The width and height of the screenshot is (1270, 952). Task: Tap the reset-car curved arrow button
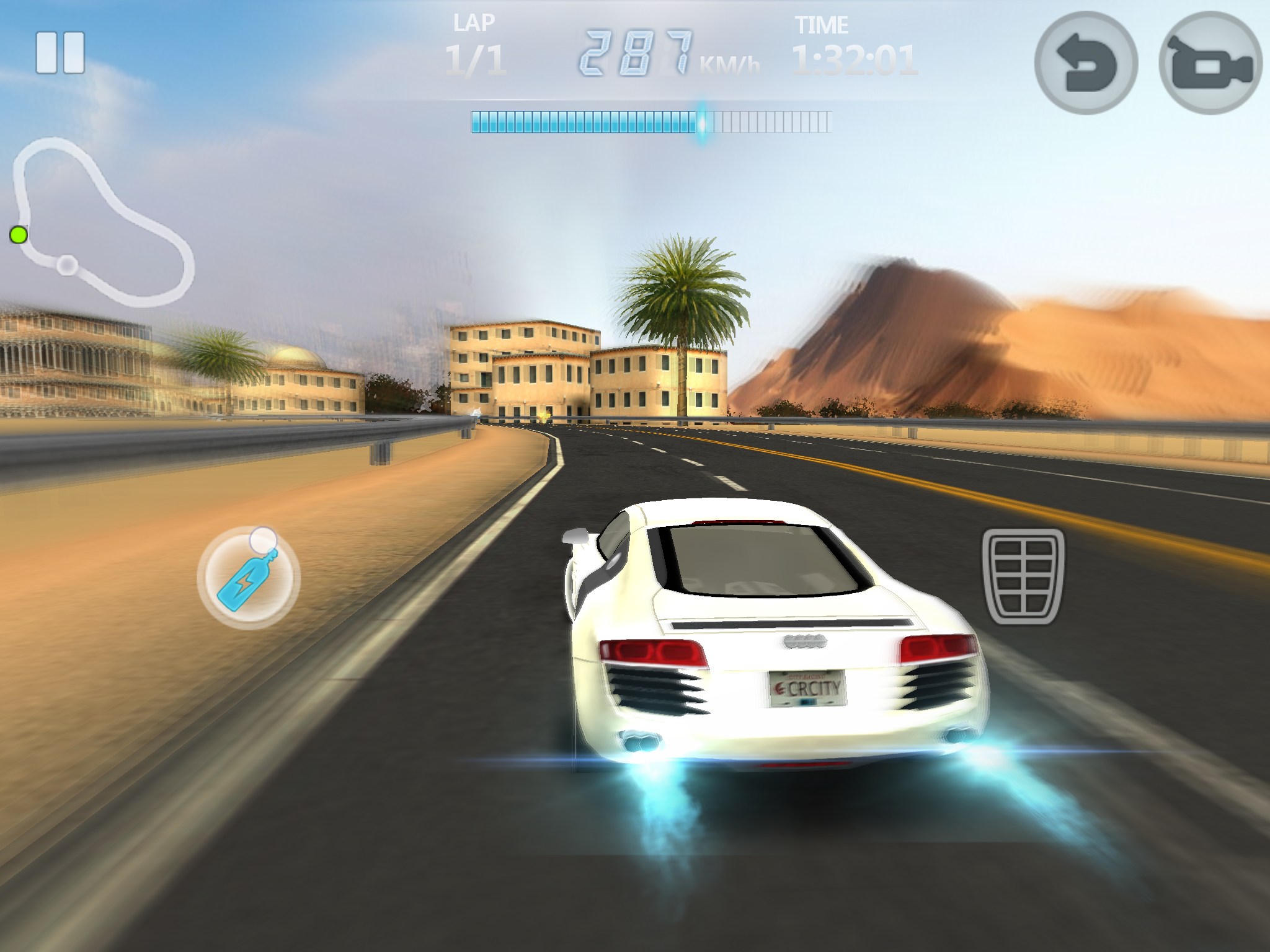coord(1086,63)
